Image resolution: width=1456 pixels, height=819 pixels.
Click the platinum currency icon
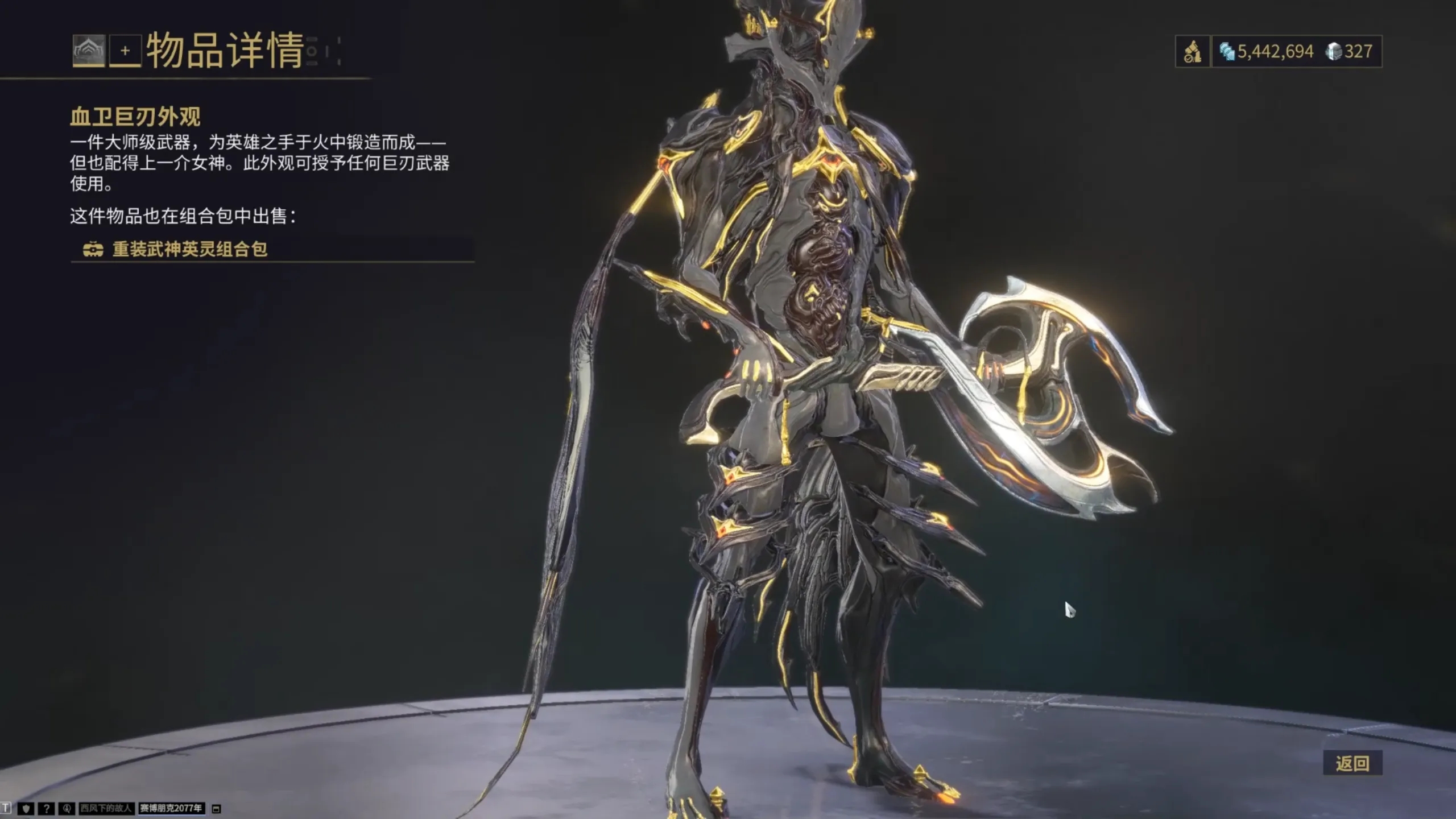point(1227,51)
